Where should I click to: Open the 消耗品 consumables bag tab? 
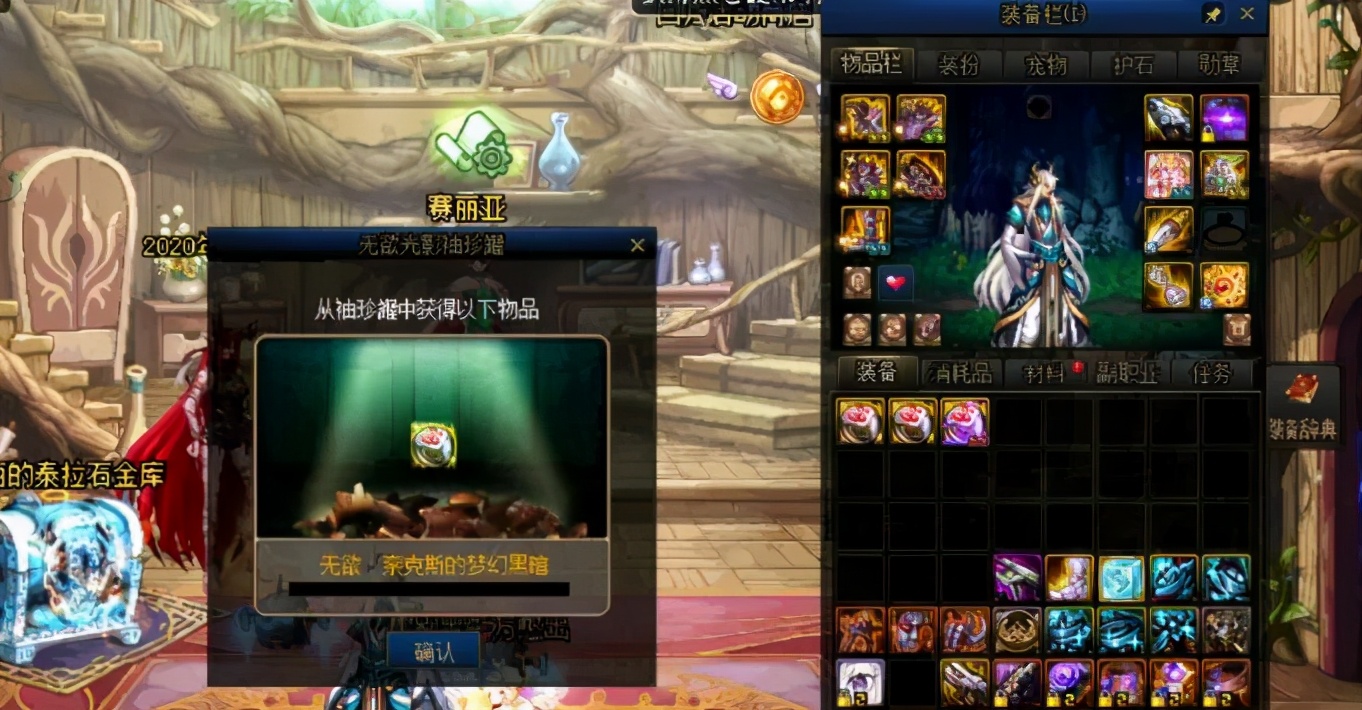(961, 373)
